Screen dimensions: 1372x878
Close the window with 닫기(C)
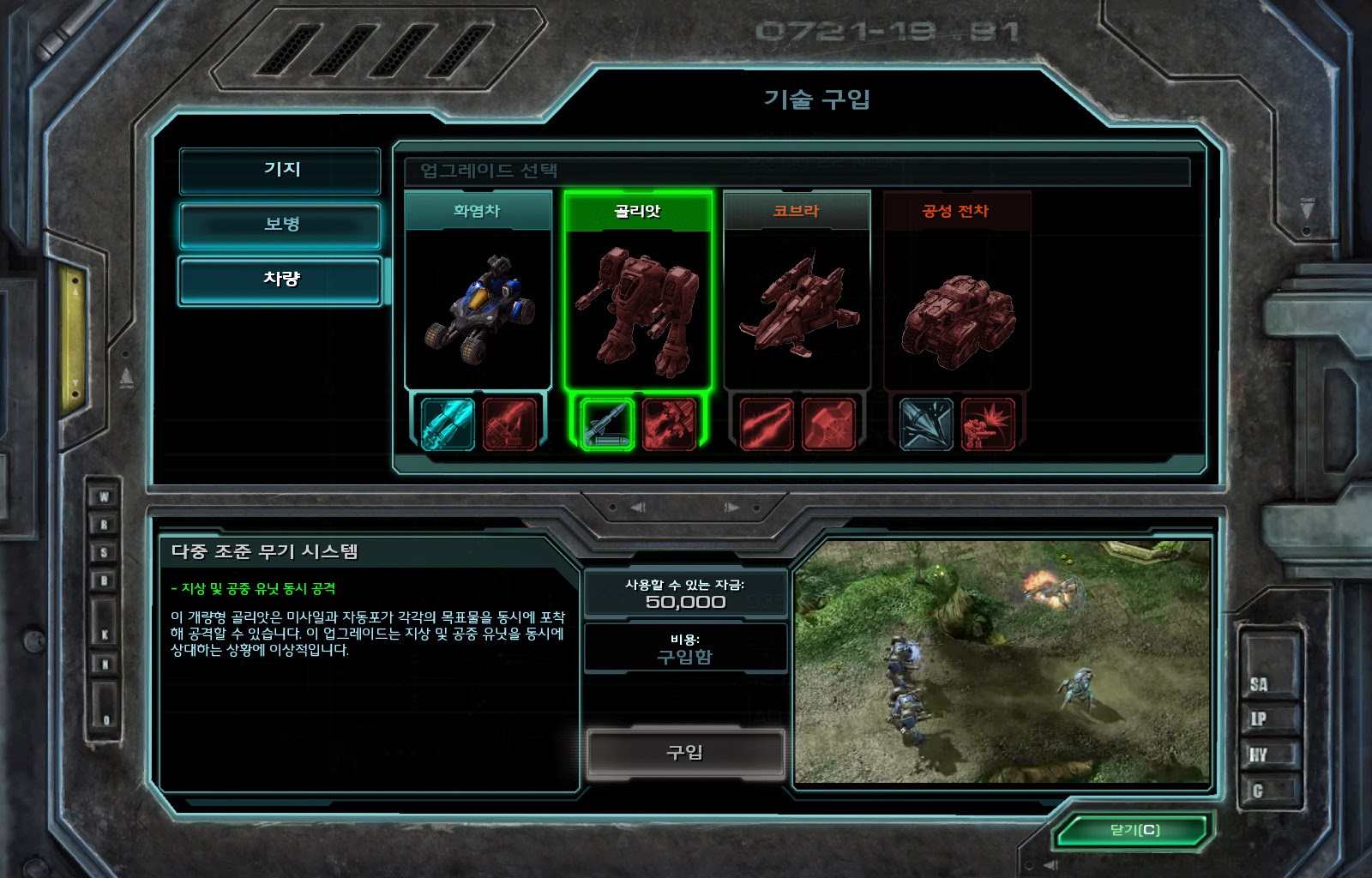(x=1134, y=830)
